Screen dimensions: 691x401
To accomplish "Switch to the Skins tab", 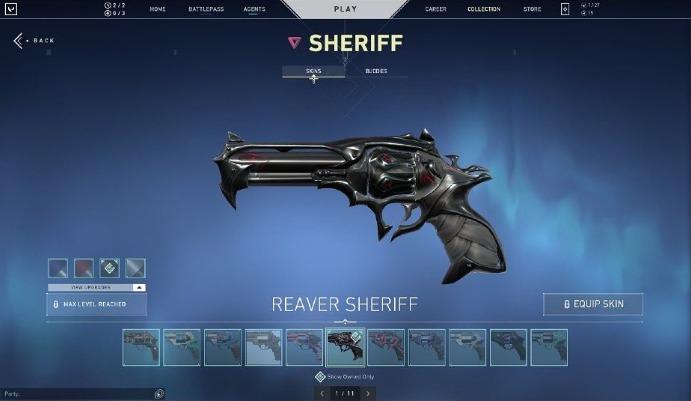I will click(313, 71).
